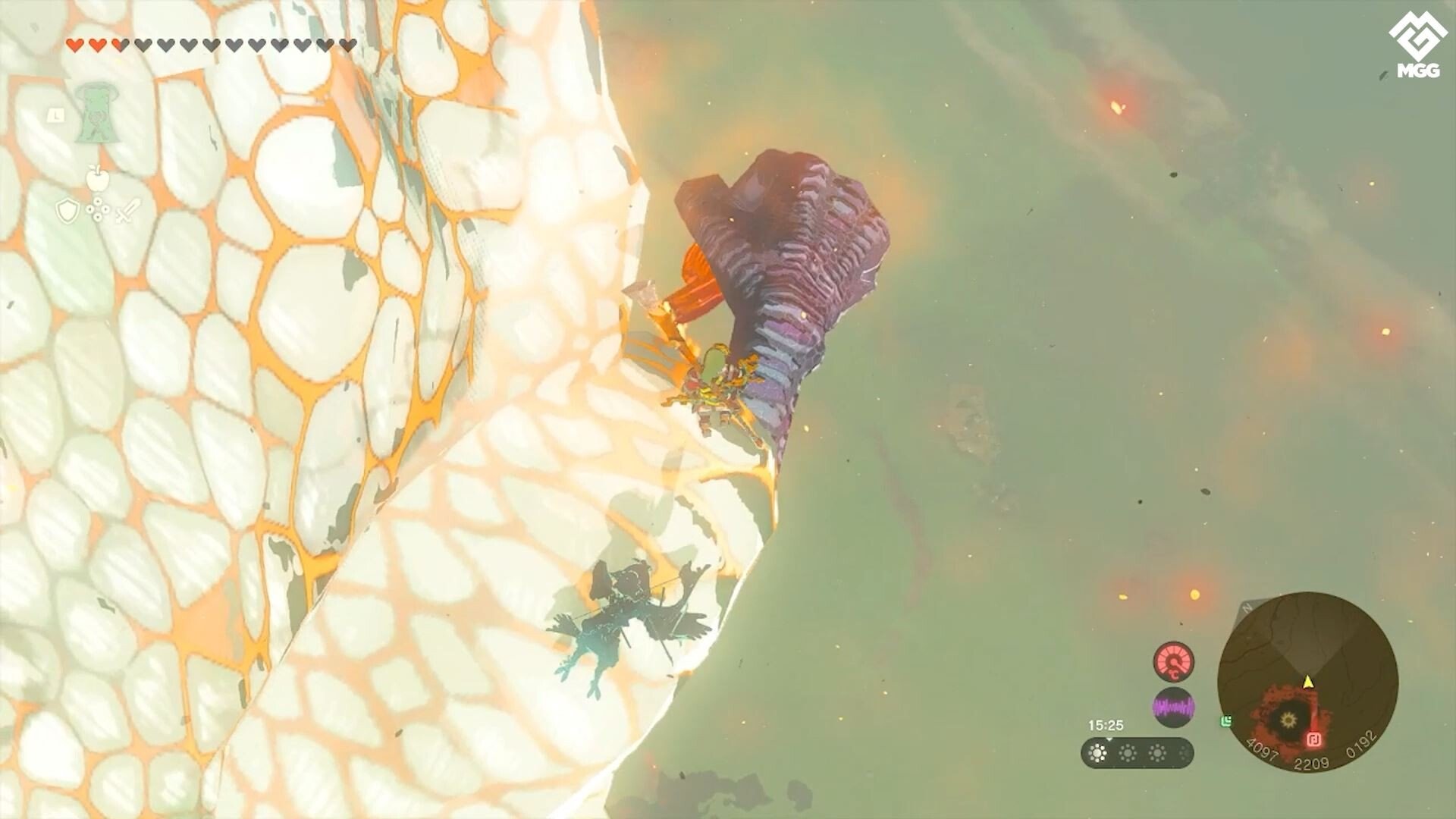Click the green shrine marker beside the minimap

(x=1226, y=722)
